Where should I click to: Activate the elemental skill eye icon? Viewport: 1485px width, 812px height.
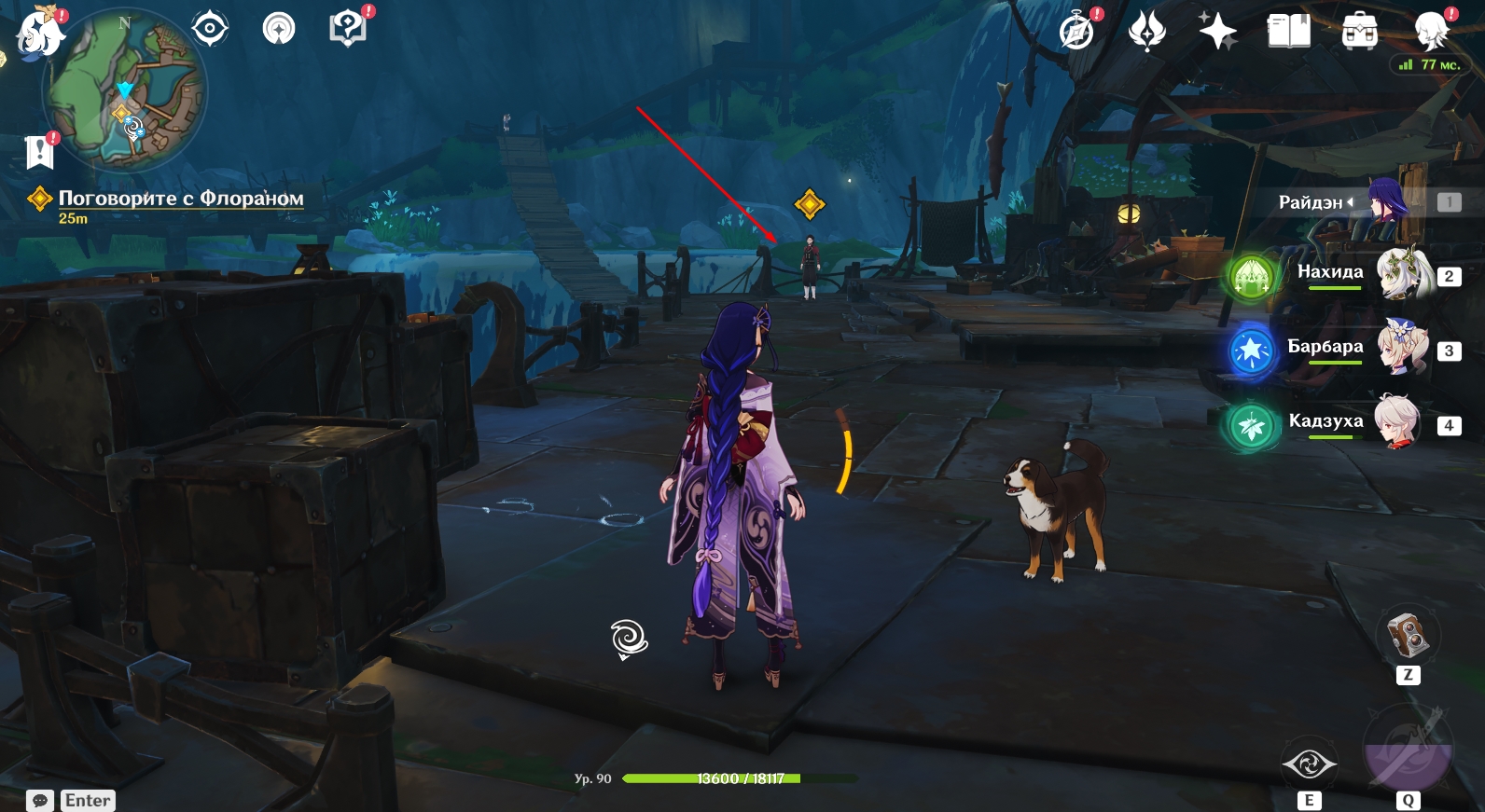tap(1309, 765)
